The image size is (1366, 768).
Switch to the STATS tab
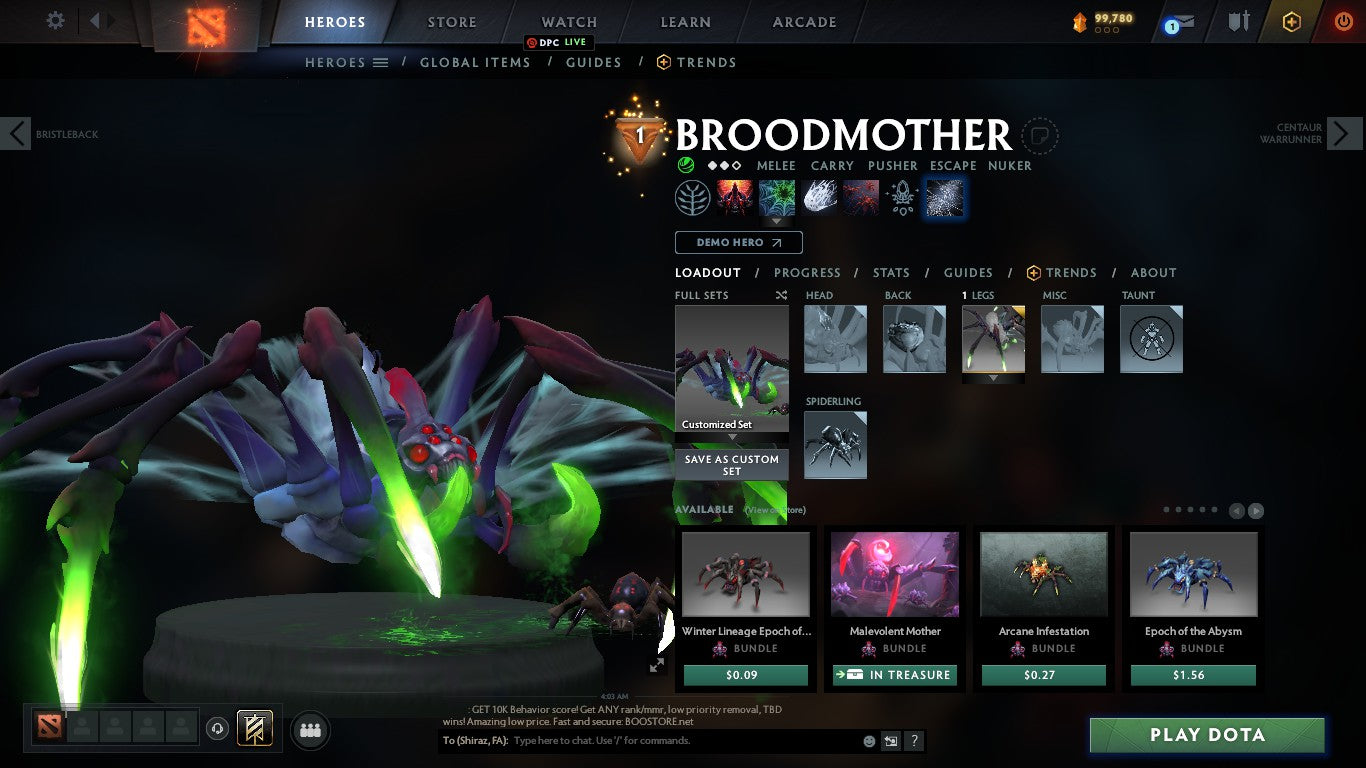[890, 273]
